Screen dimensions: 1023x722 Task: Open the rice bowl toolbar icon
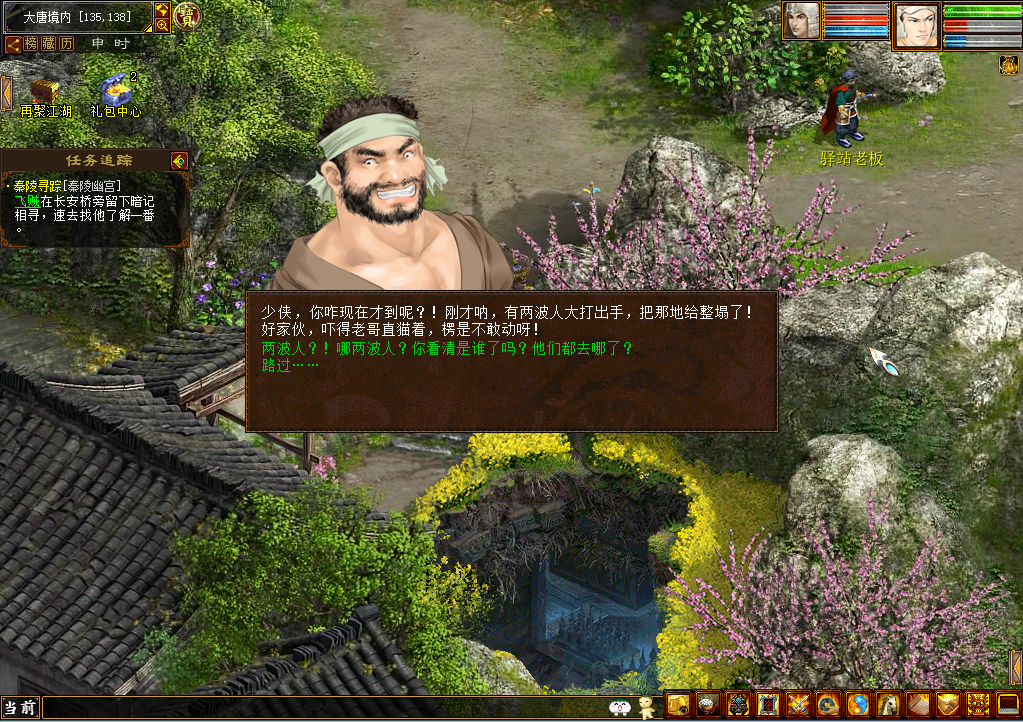pos(708,705)
